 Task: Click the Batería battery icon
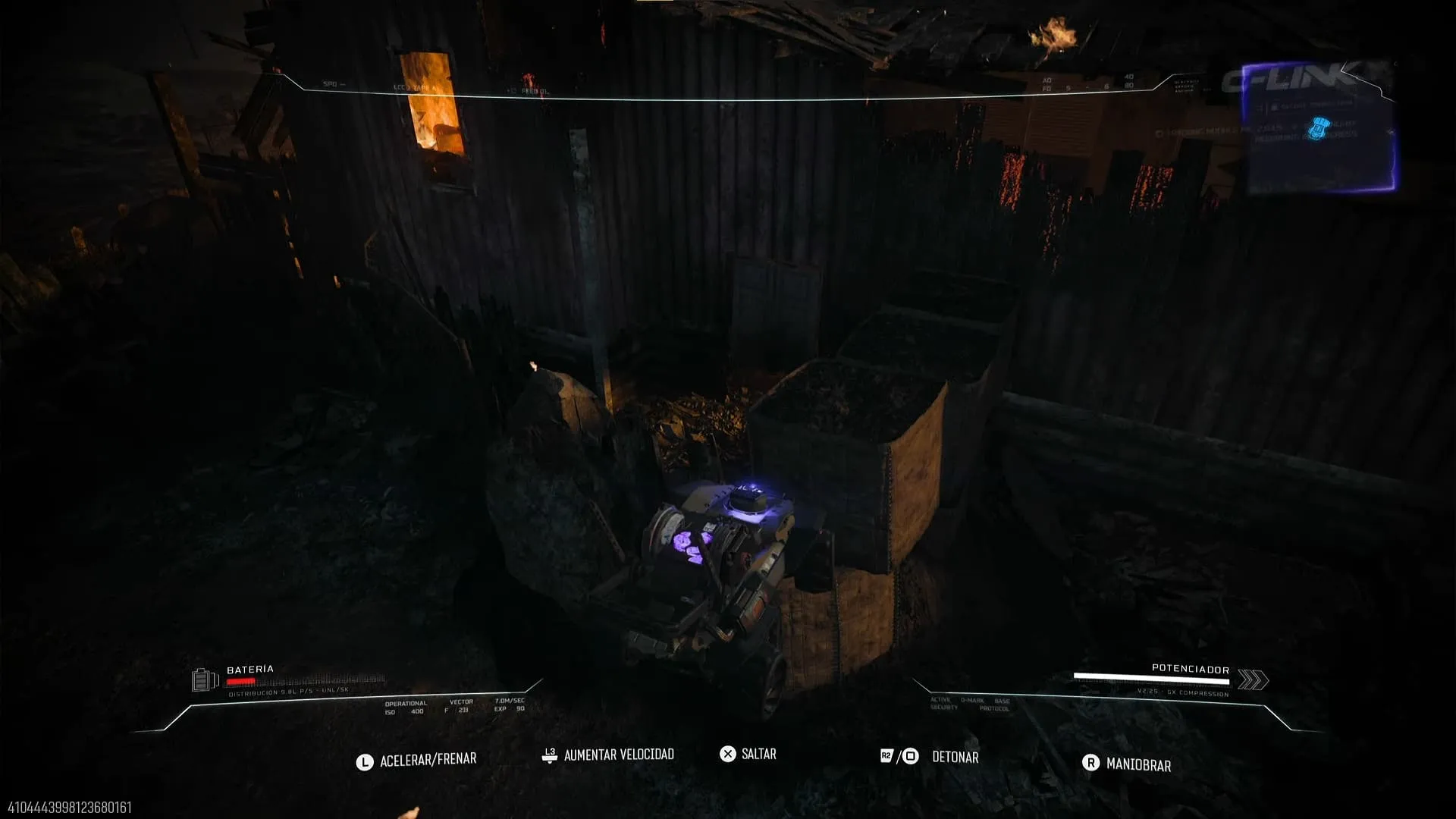204,679
